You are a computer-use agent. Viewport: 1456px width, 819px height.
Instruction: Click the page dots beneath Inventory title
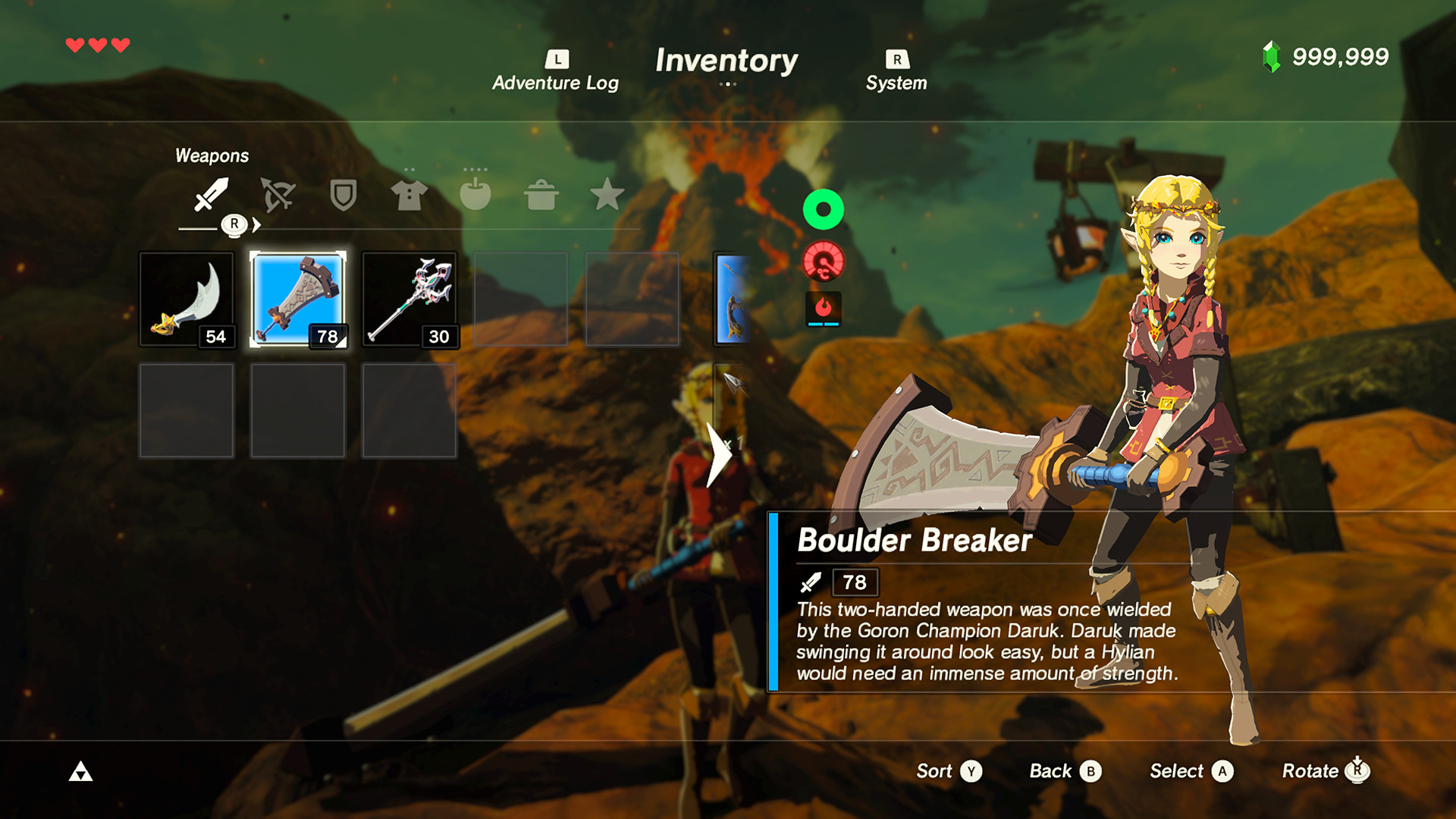click(x=727, y=84)
